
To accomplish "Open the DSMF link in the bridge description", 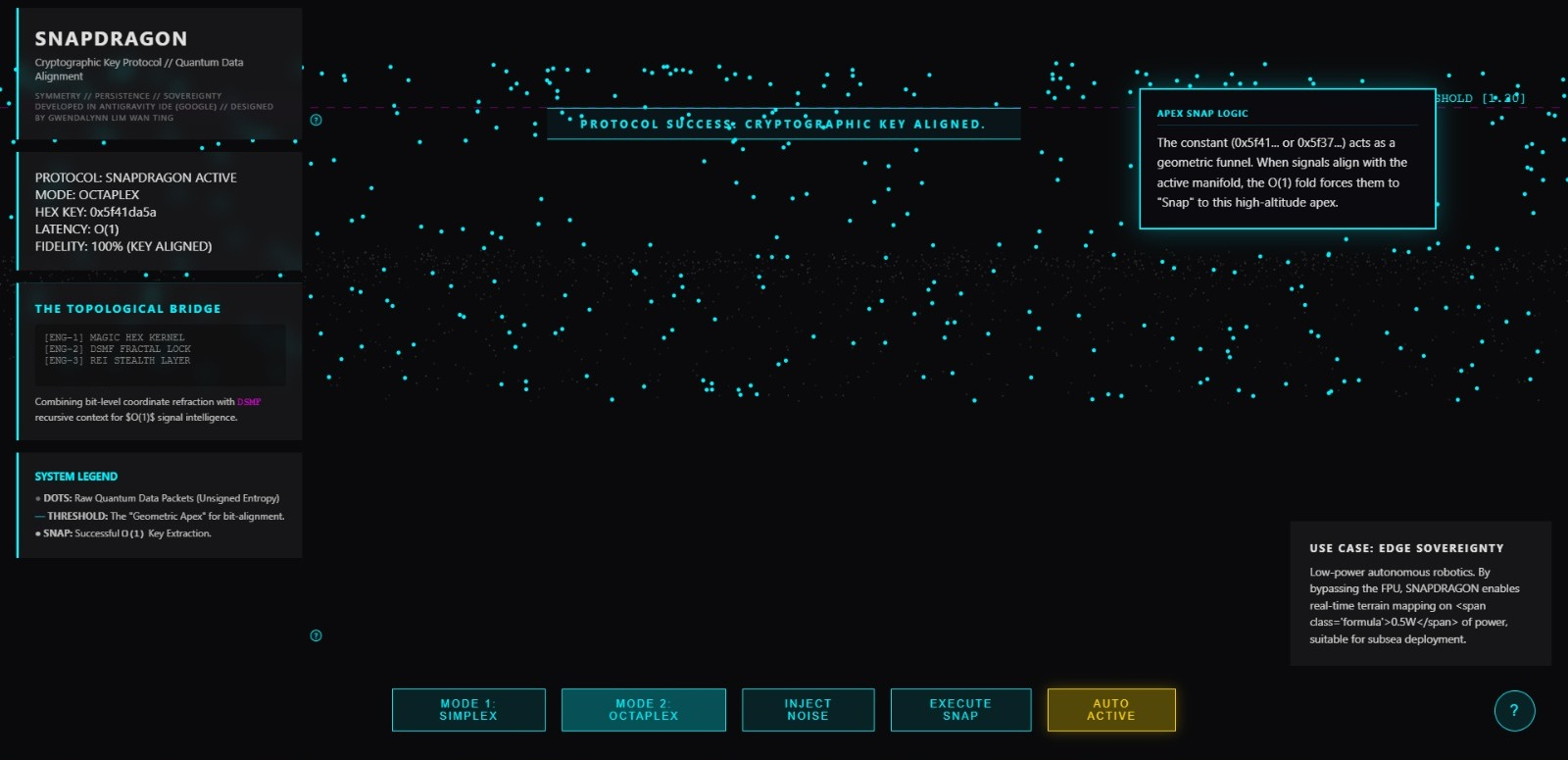I will coord(247,401).
